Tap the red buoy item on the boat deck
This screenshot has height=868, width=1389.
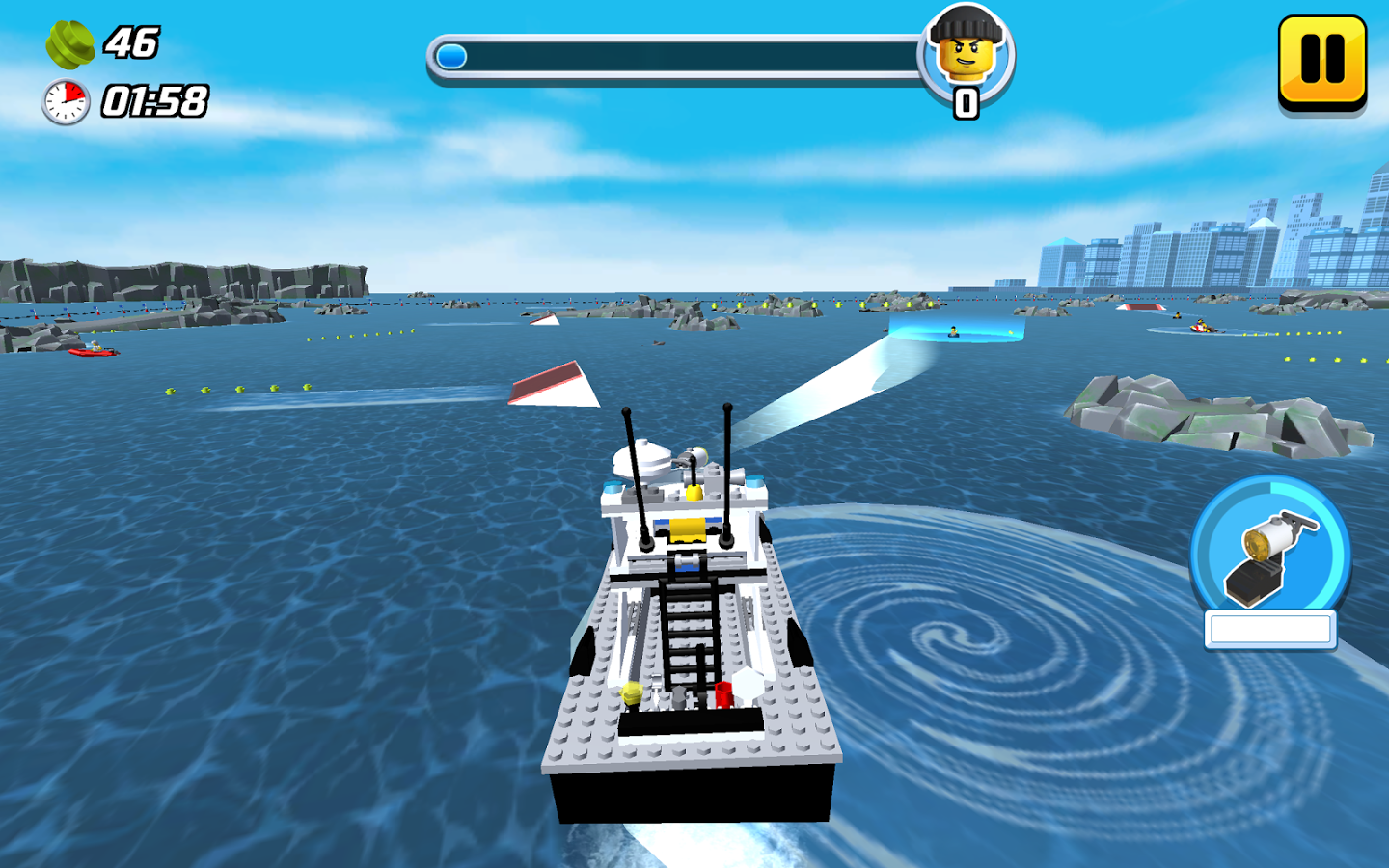click(x=722, y=694)
